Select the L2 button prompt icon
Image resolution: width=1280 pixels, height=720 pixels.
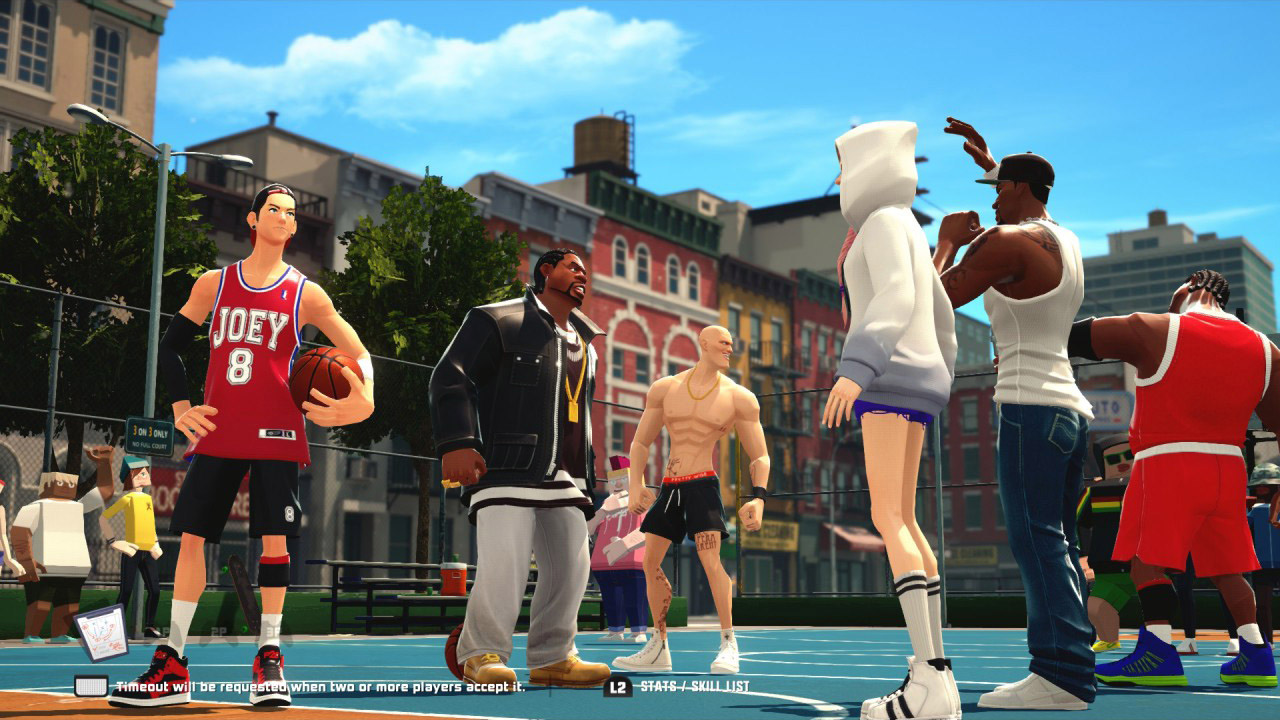click(x=617, y=686)
